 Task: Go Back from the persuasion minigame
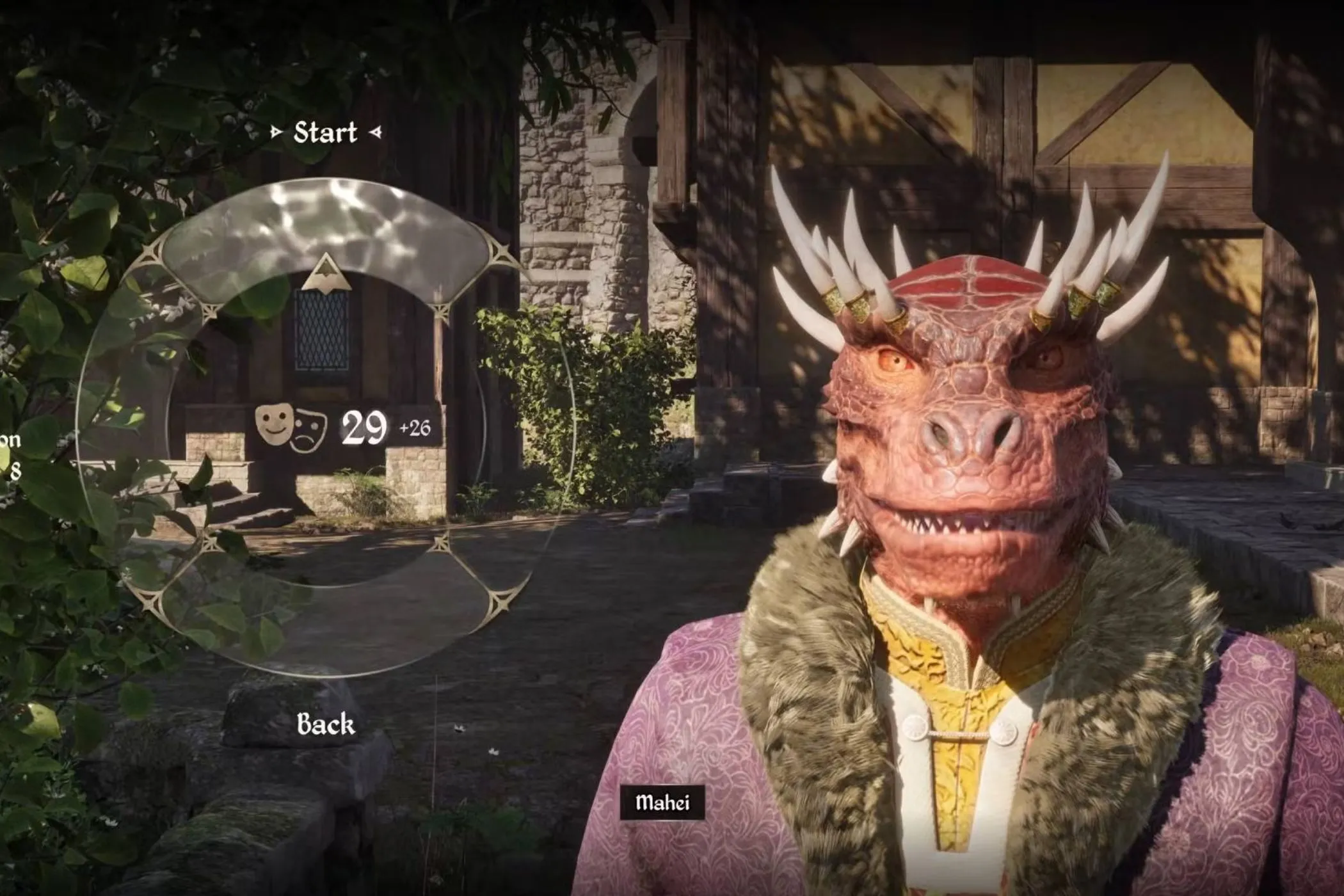[325, 724]
